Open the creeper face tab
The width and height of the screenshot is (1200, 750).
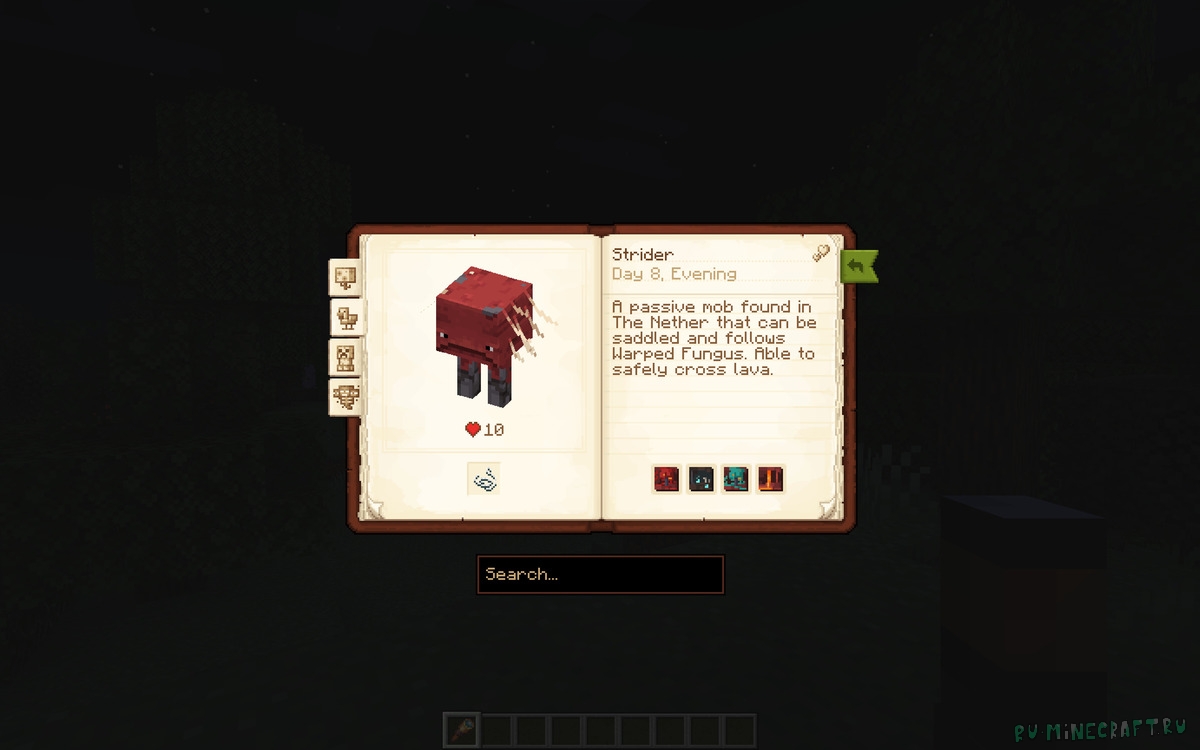point(346,357)
